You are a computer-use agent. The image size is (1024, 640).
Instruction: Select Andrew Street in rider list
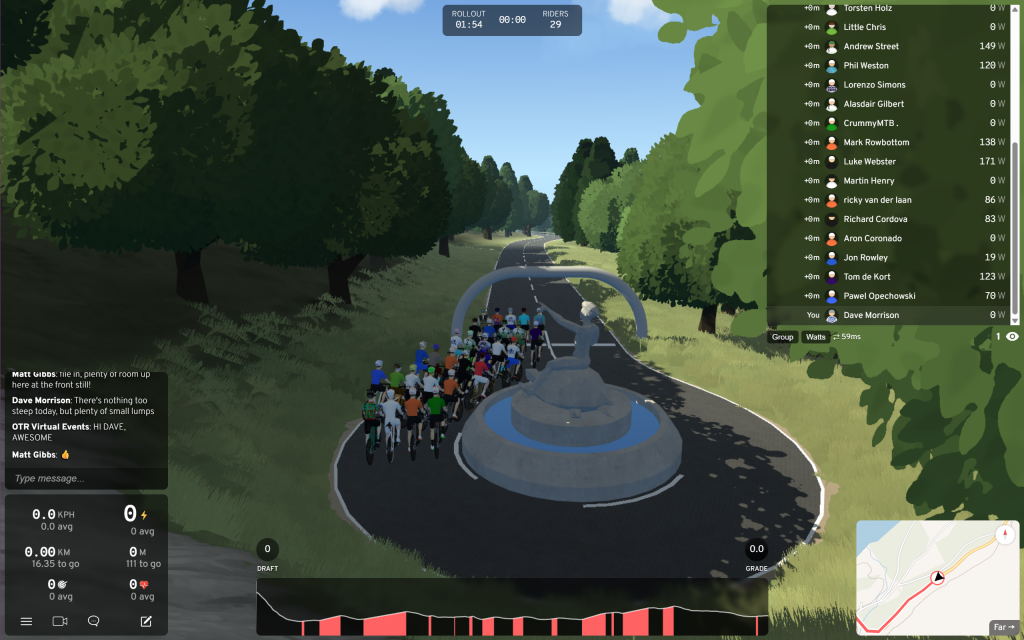pos(890,46)
